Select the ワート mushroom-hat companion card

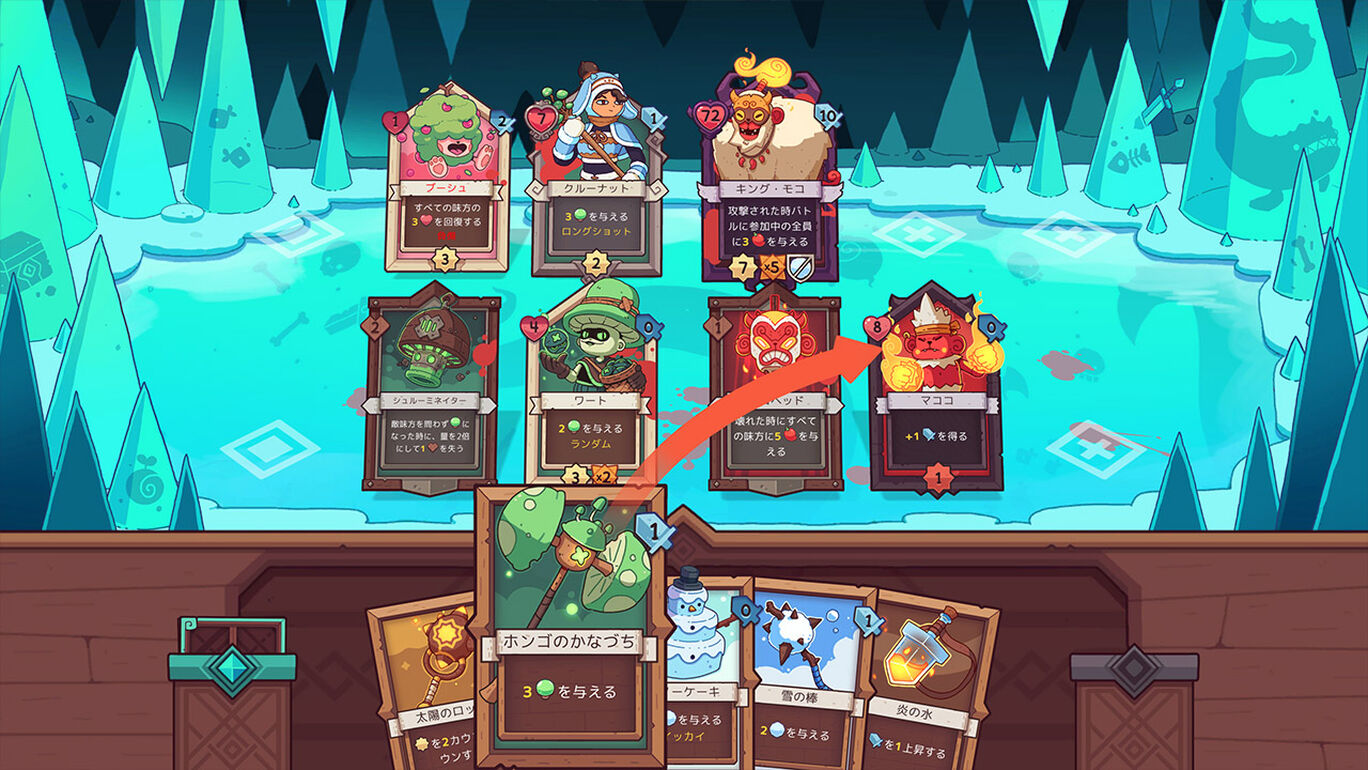590,390
